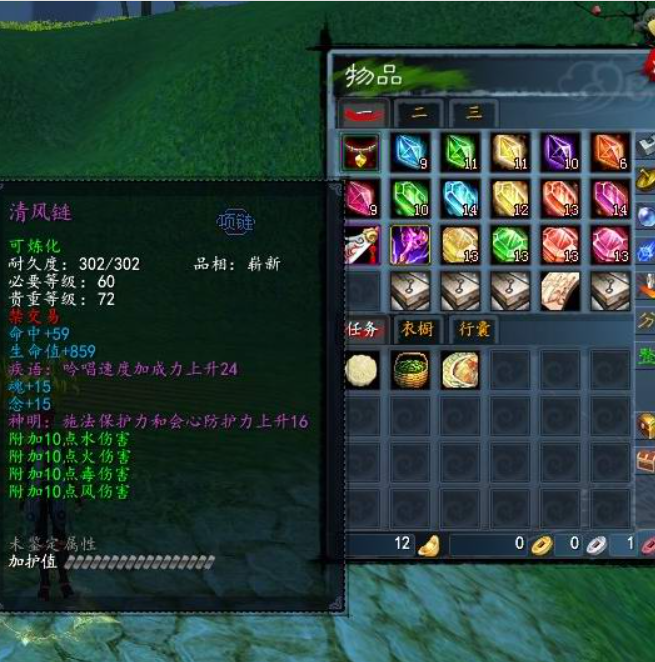The height and width of the screenshot is (662, 655).
Task: Select the 任务 quest items tab
Action: 362,329
